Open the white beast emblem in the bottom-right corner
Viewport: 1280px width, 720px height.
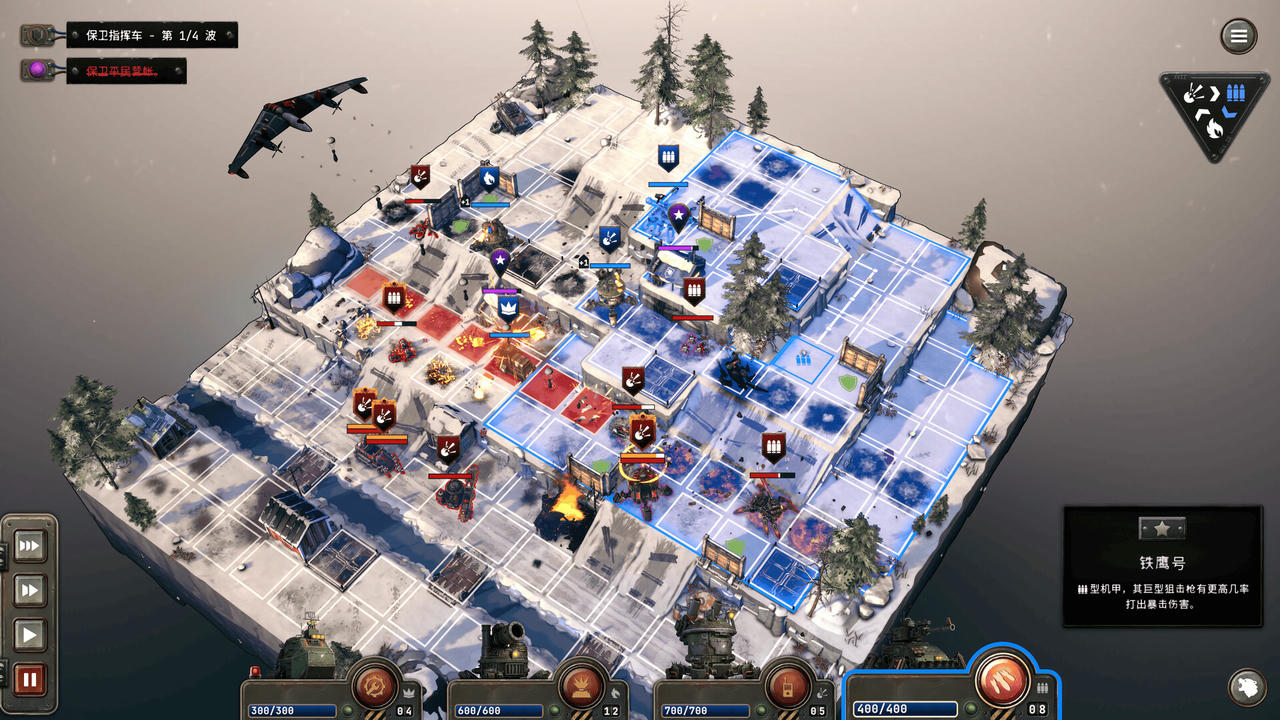tap(1246, 688)
